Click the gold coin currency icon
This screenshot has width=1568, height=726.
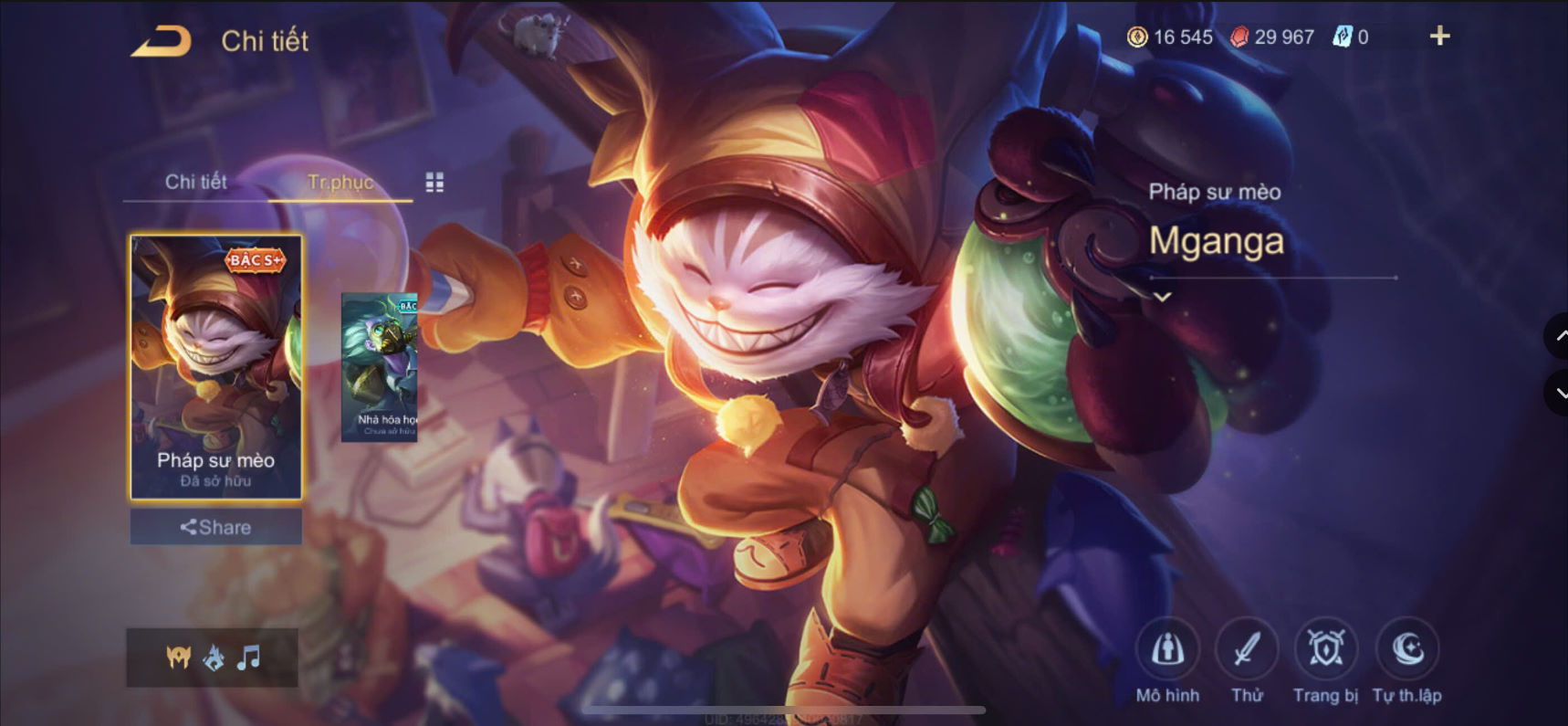click(1135, 37)
